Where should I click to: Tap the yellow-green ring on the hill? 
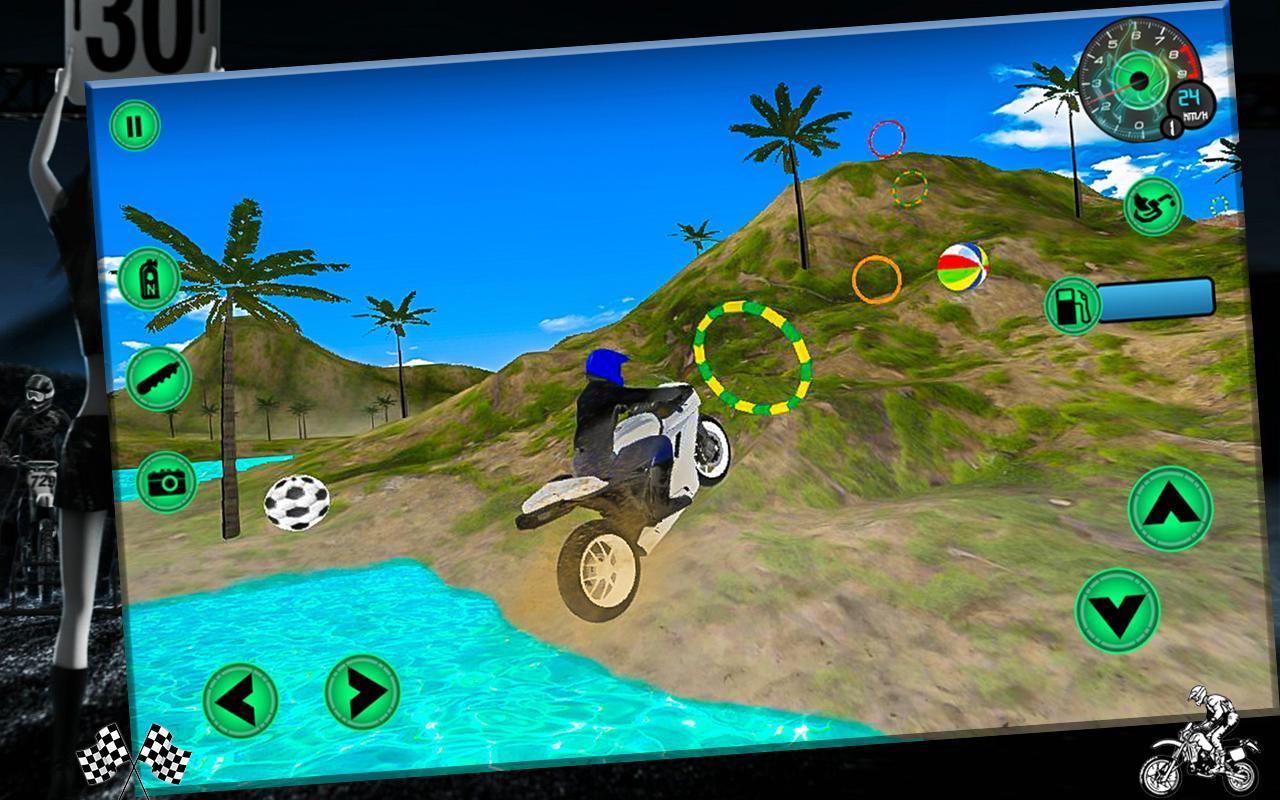point(753,360)
